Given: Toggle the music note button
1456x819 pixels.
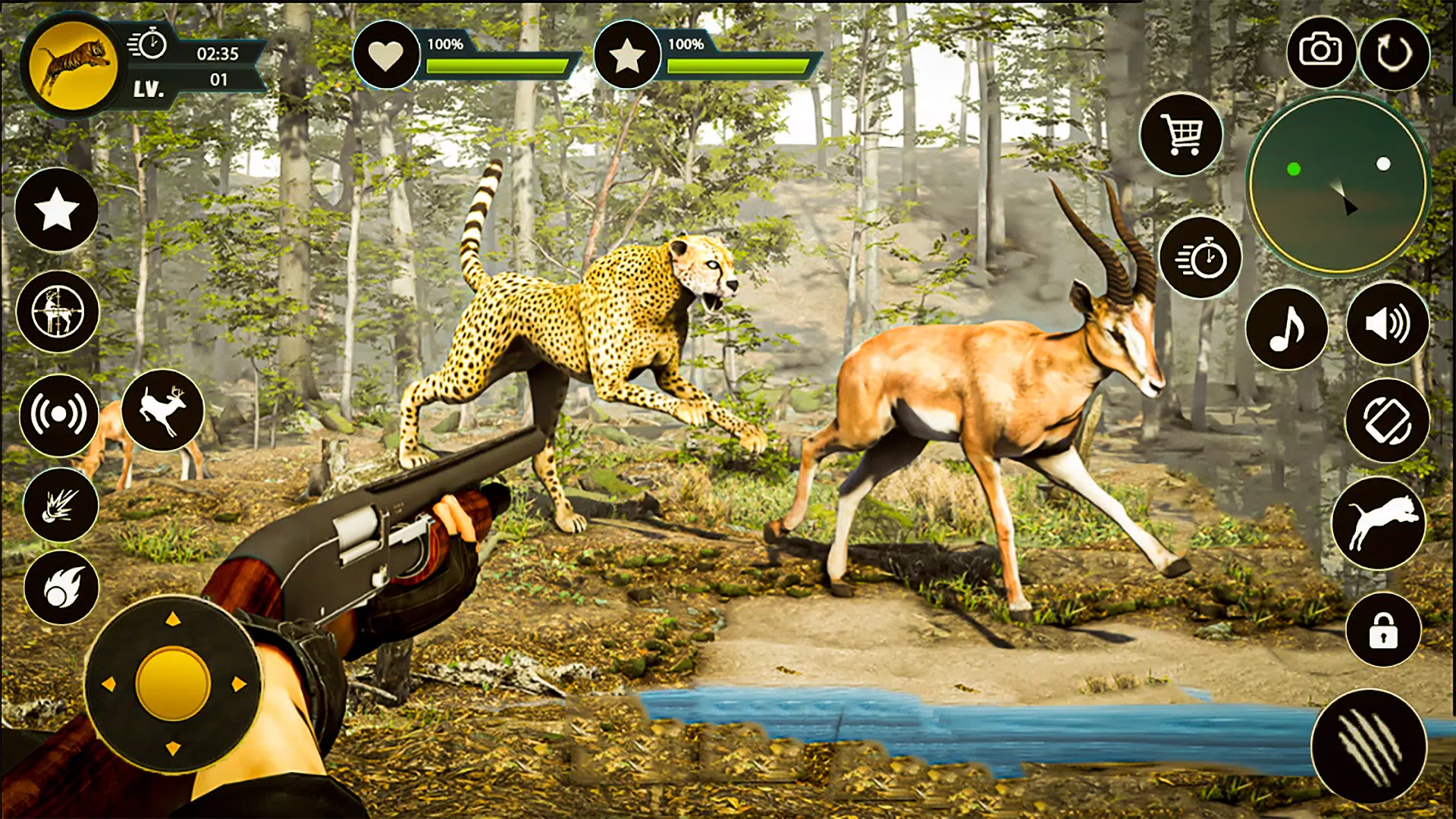Looking at the screenshot, I should (x=1287, y=328).
